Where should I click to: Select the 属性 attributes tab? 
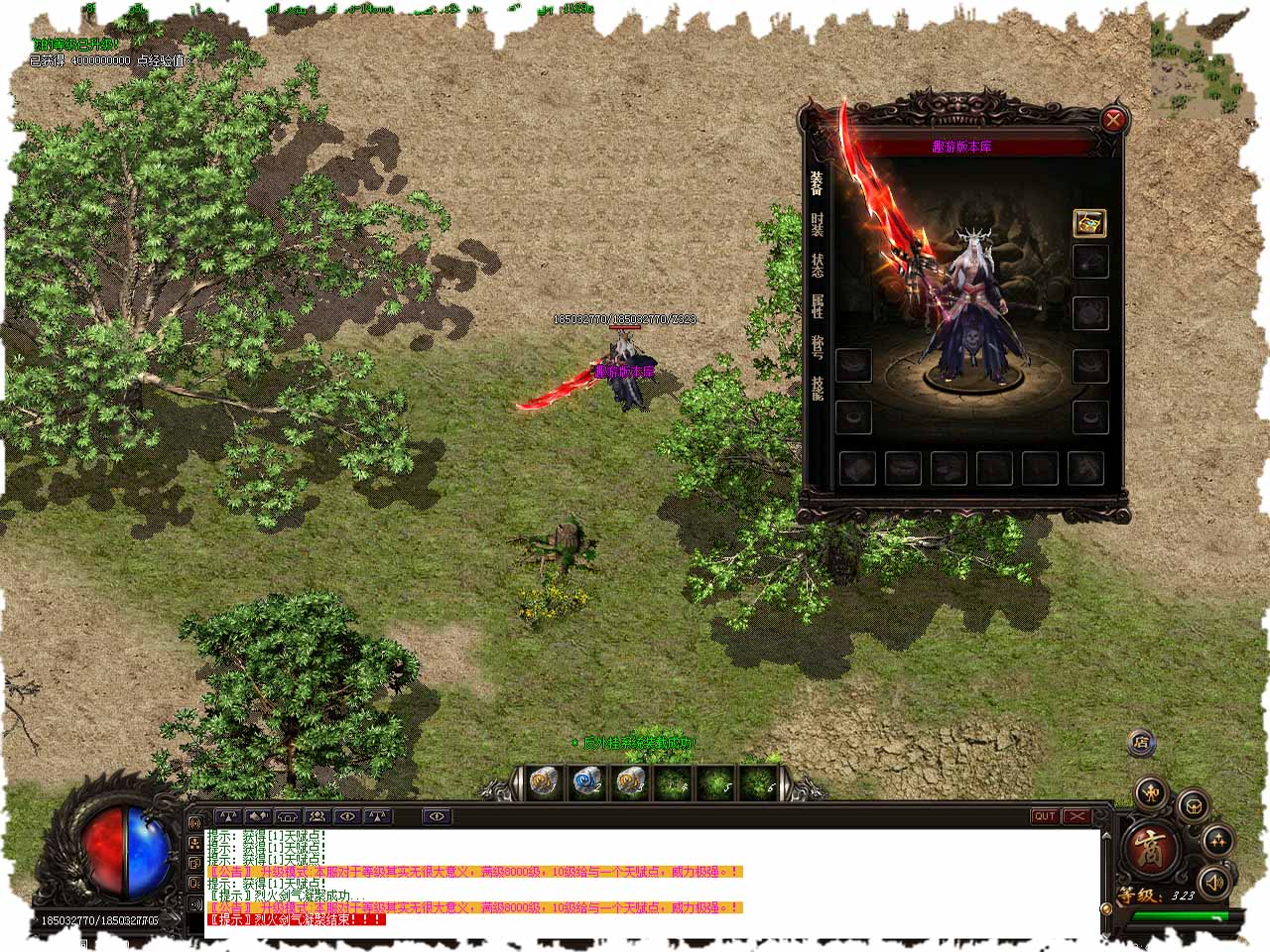[x=817, y=305]
